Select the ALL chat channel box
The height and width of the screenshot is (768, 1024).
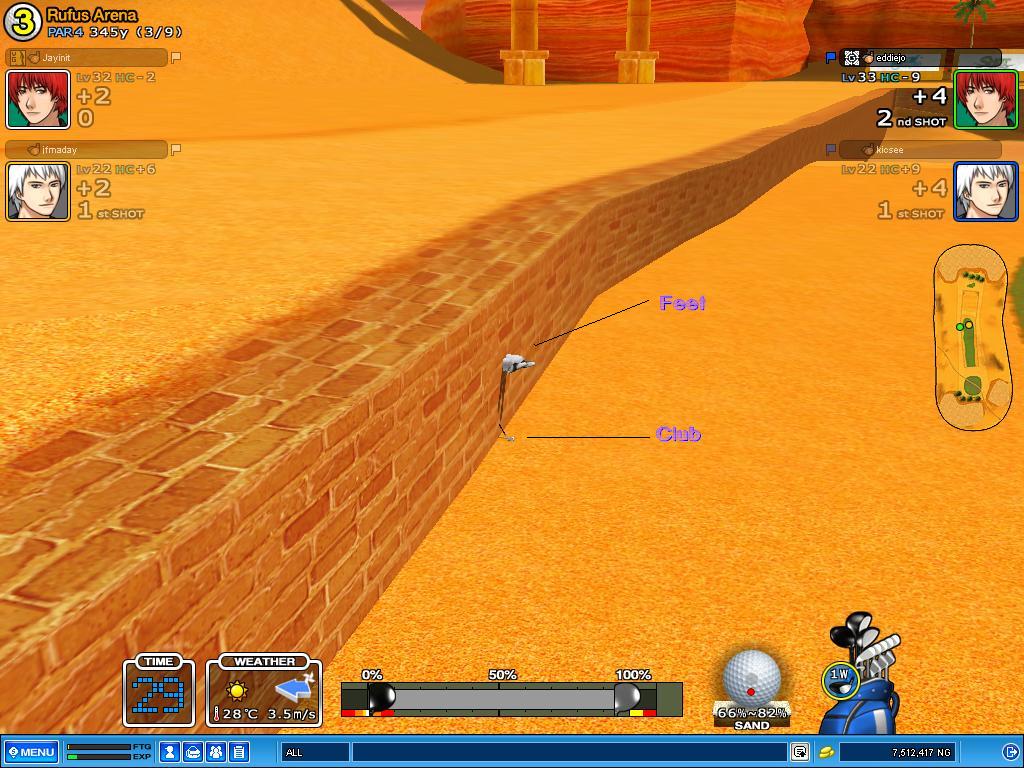tap(315, 752)
